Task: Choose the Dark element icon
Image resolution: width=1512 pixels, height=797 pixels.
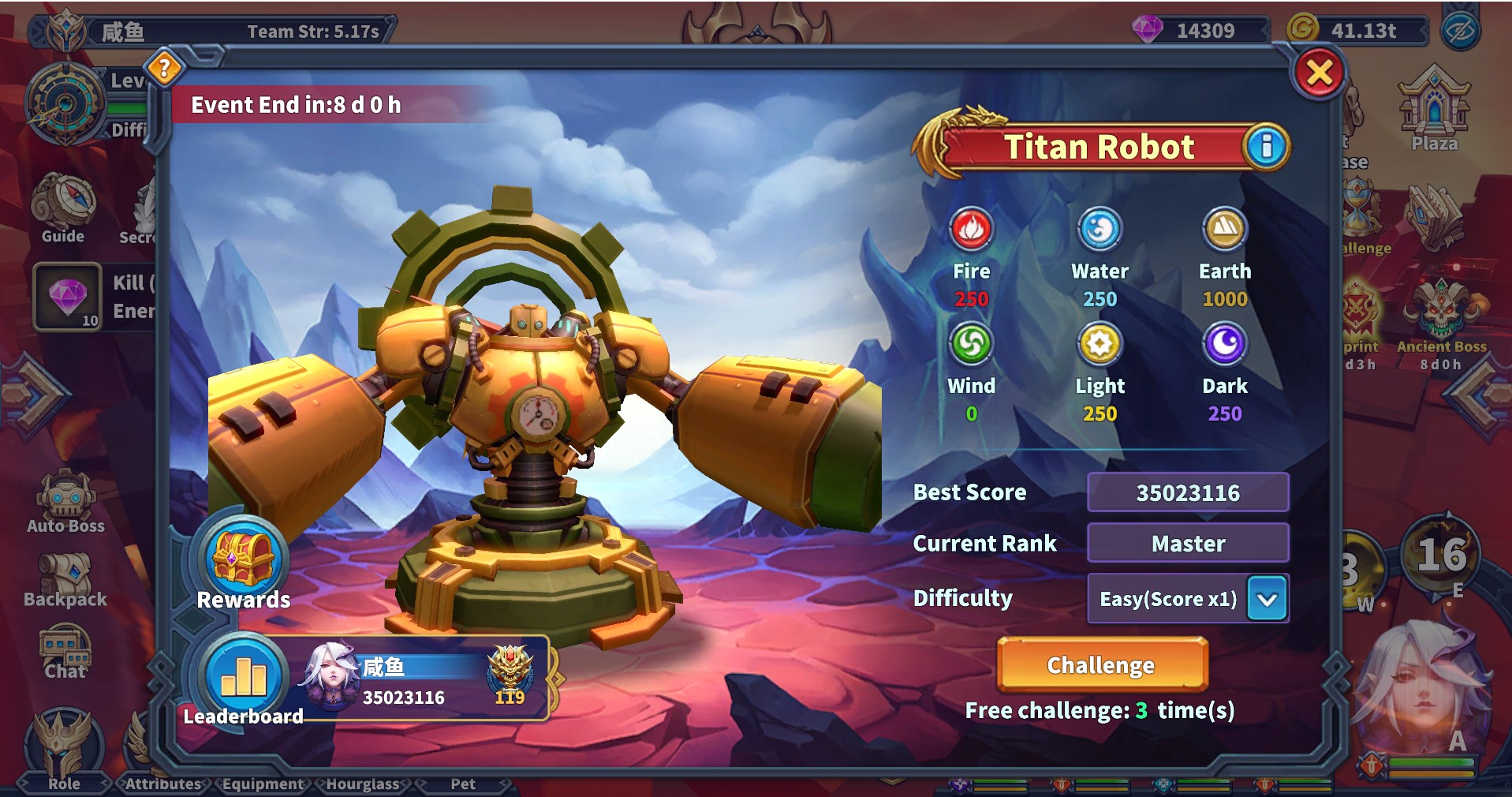Action: [x=1224, y=345]
